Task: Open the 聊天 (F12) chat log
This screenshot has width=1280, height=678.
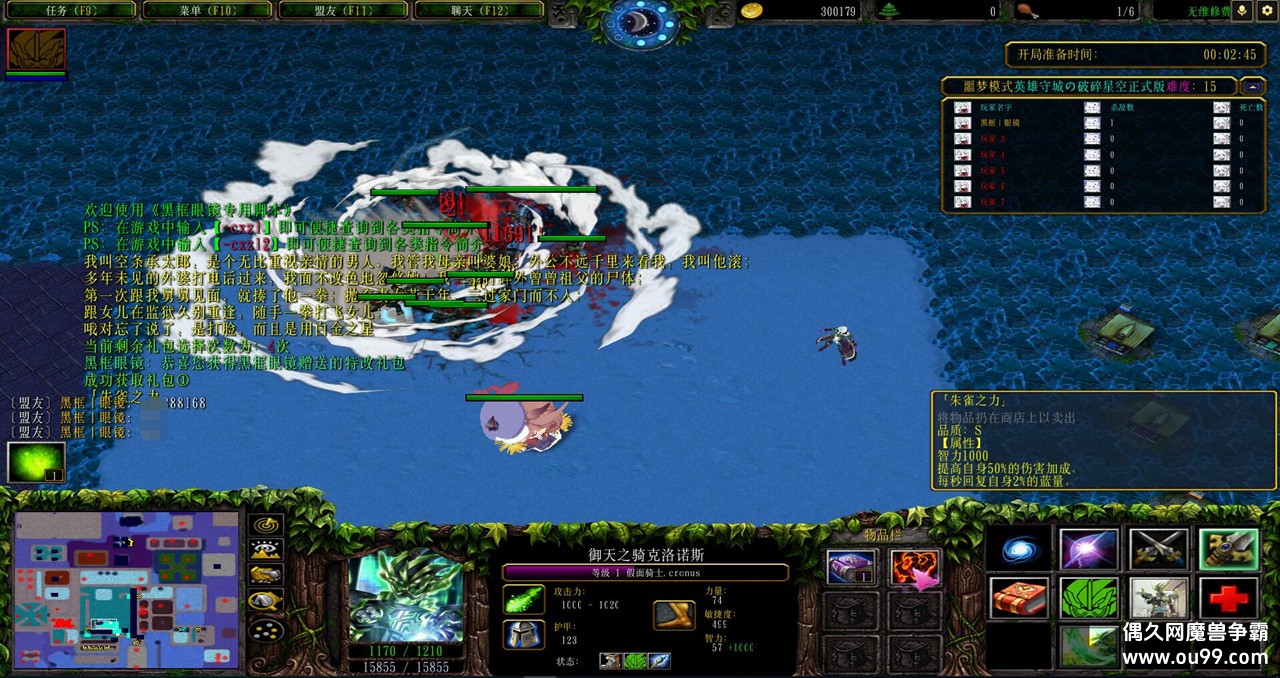Action: (x=478, y=10)
